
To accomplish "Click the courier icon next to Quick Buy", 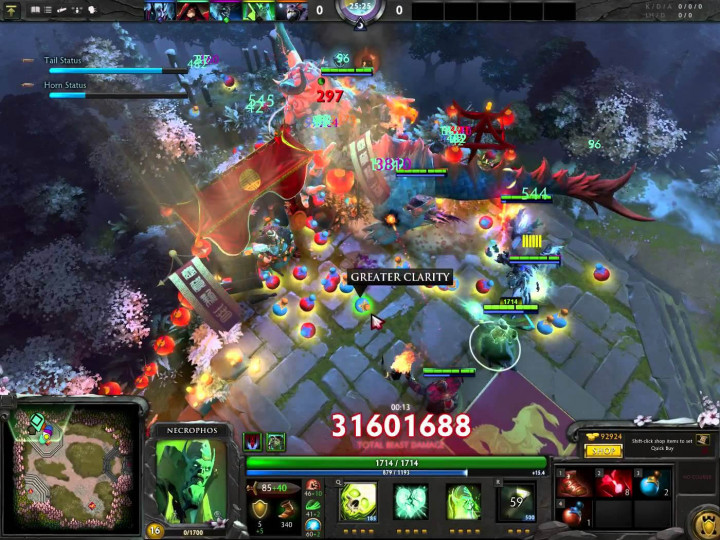I will 704,440.
